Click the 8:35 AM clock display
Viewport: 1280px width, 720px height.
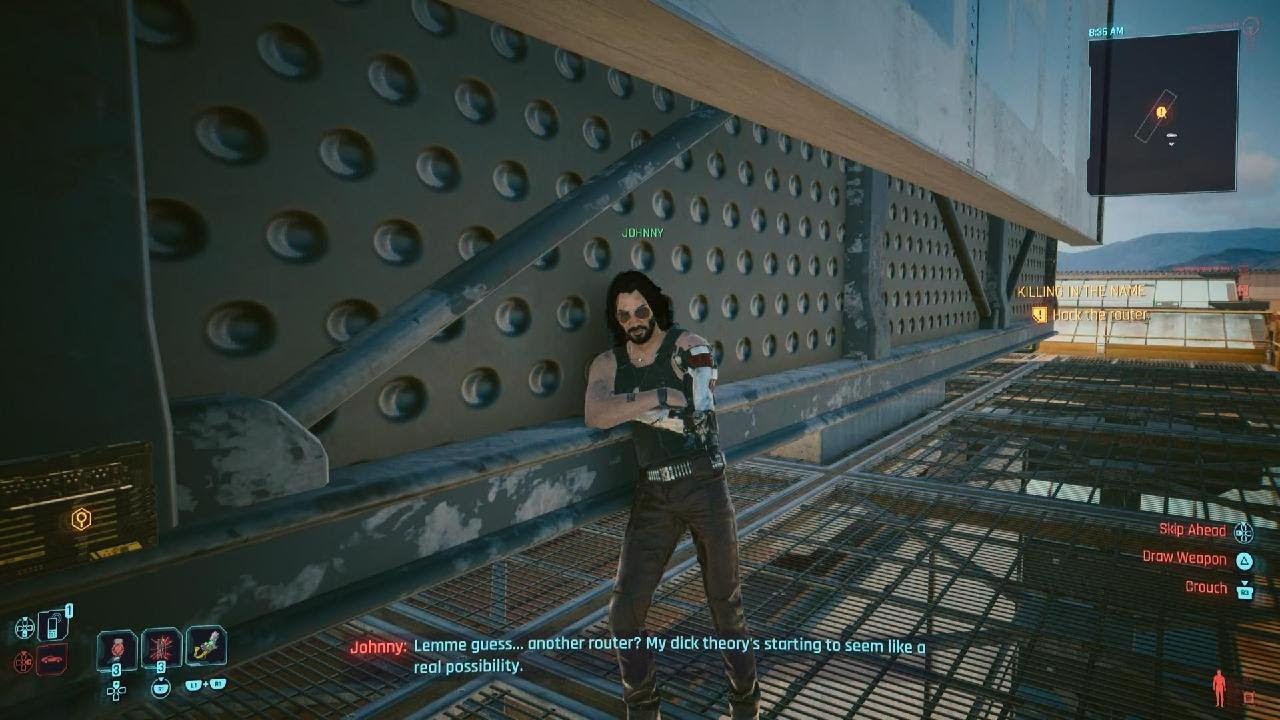tap(1106, 32)
